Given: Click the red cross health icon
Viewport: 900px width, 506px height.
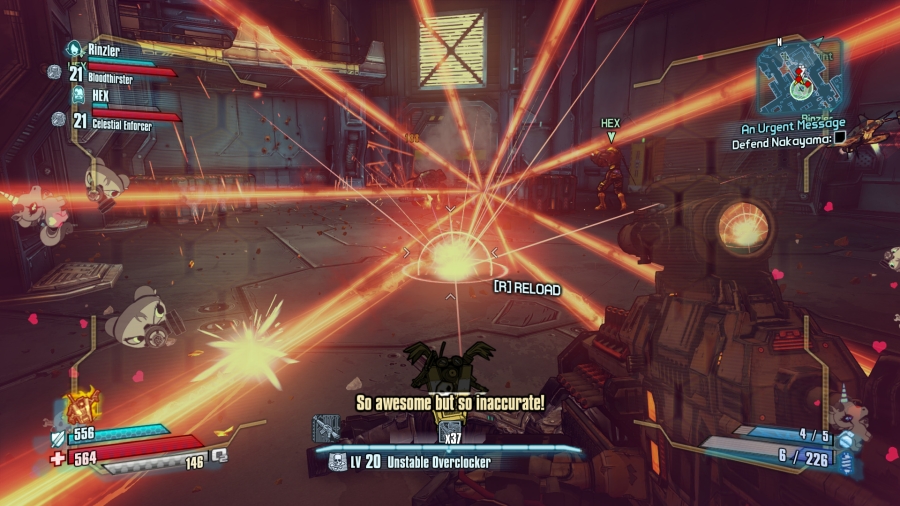Looking at the screenshot, I should [x=57, y=455].
